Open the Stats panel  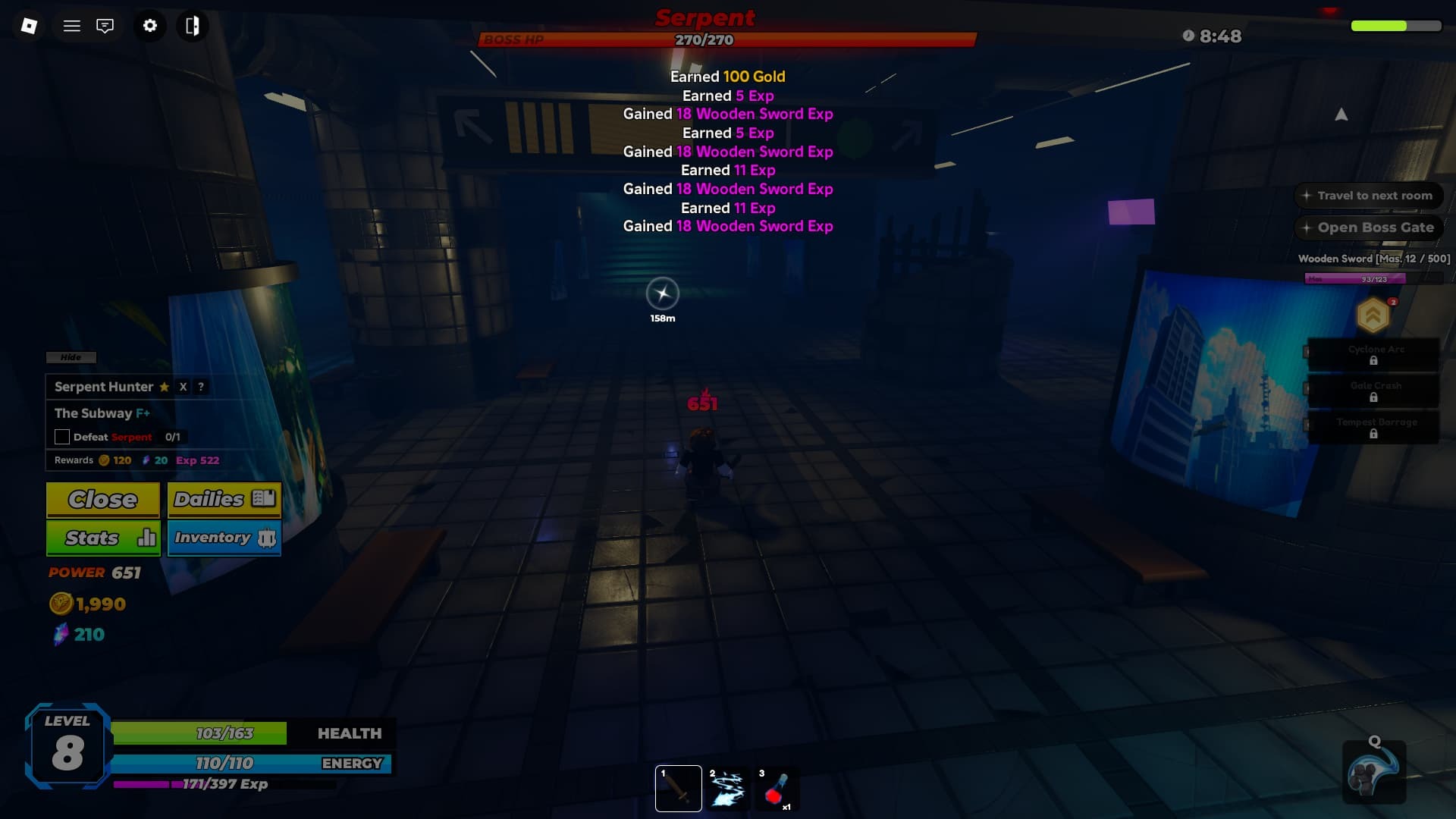tap(102, 538)
